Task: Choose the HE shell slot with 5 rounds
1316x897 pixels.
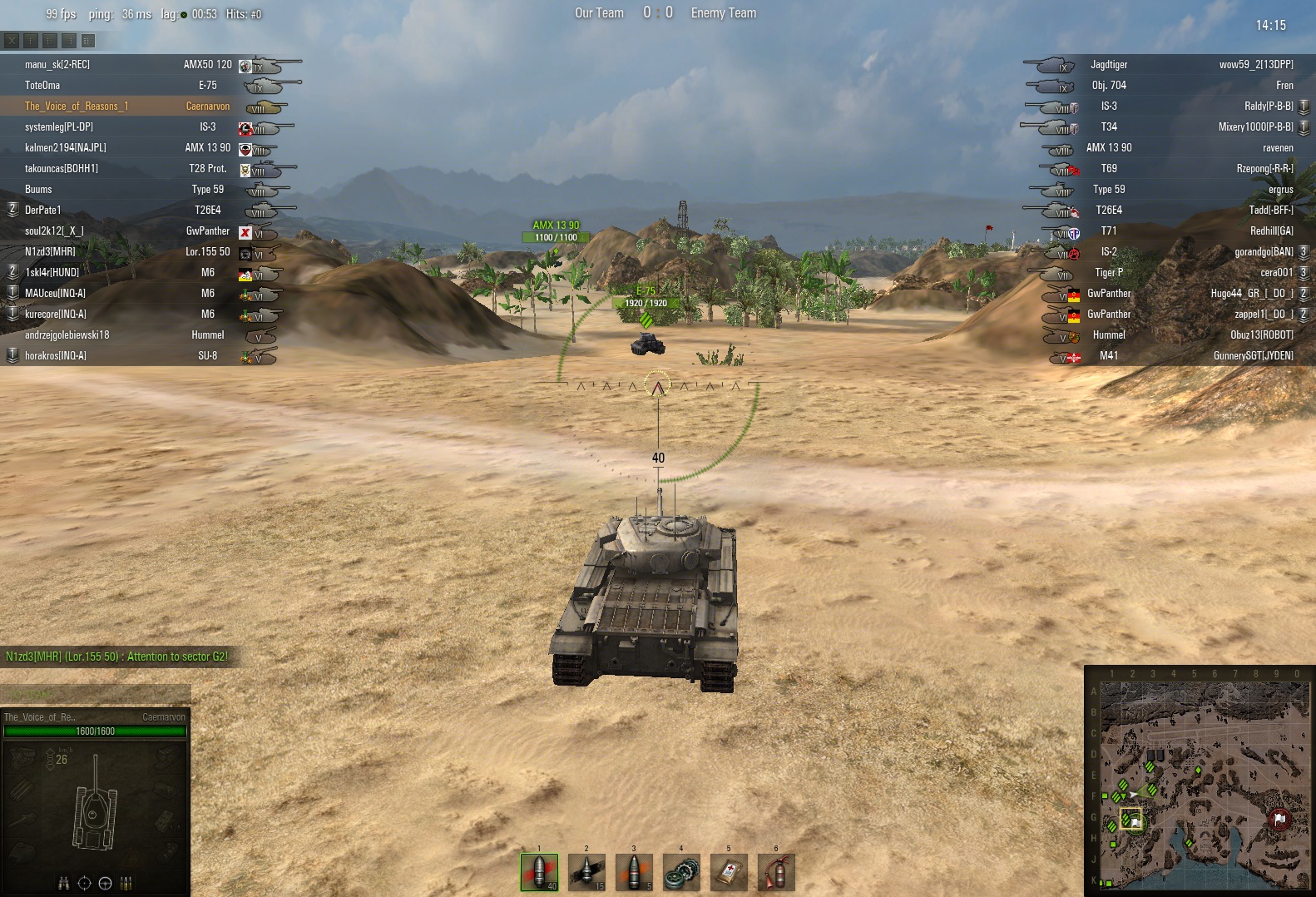Action: pyautogui.click(x=634, y=872)
